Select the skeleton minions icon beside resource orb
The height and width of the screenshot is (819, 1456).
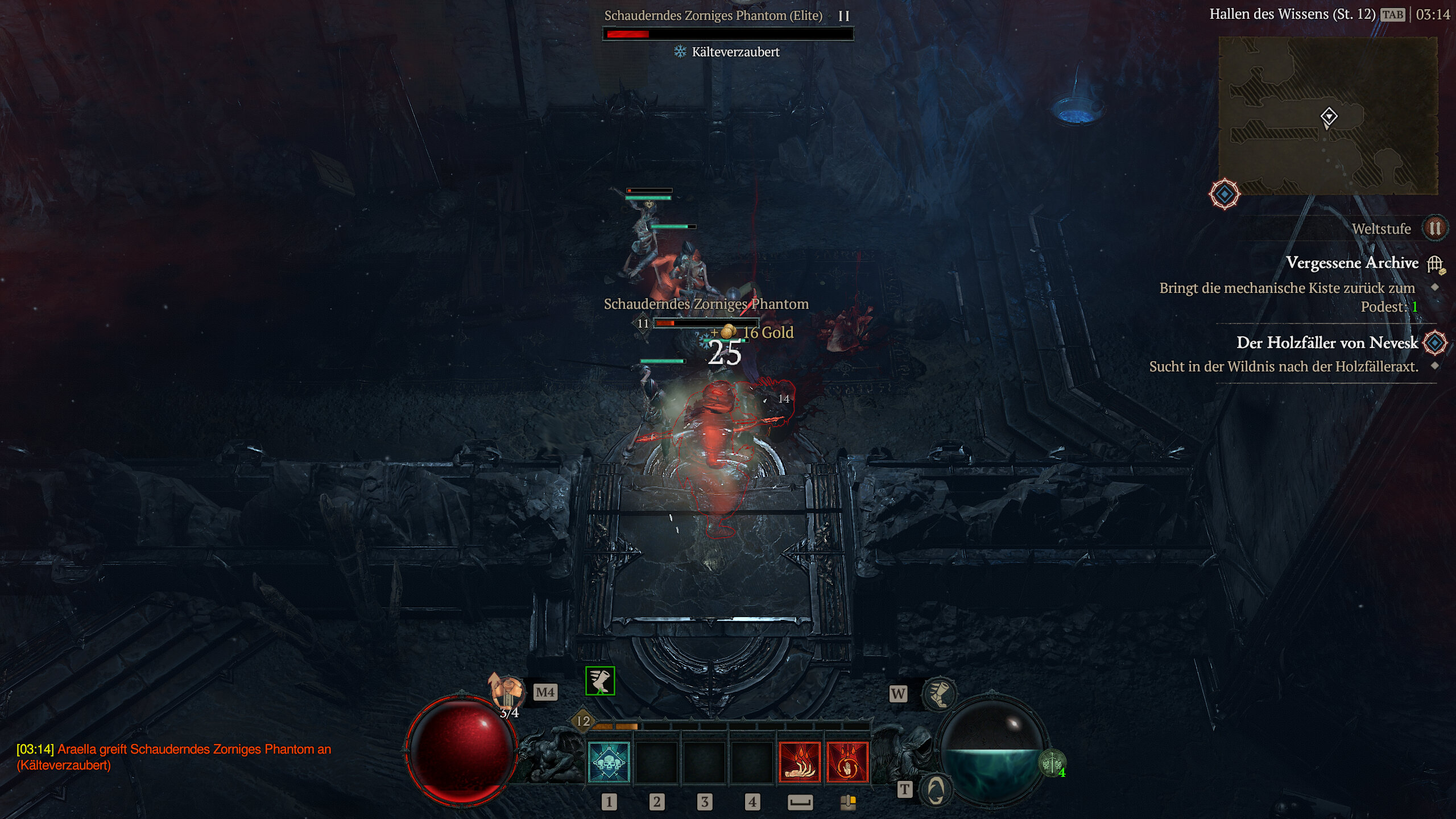point(1052,763)
